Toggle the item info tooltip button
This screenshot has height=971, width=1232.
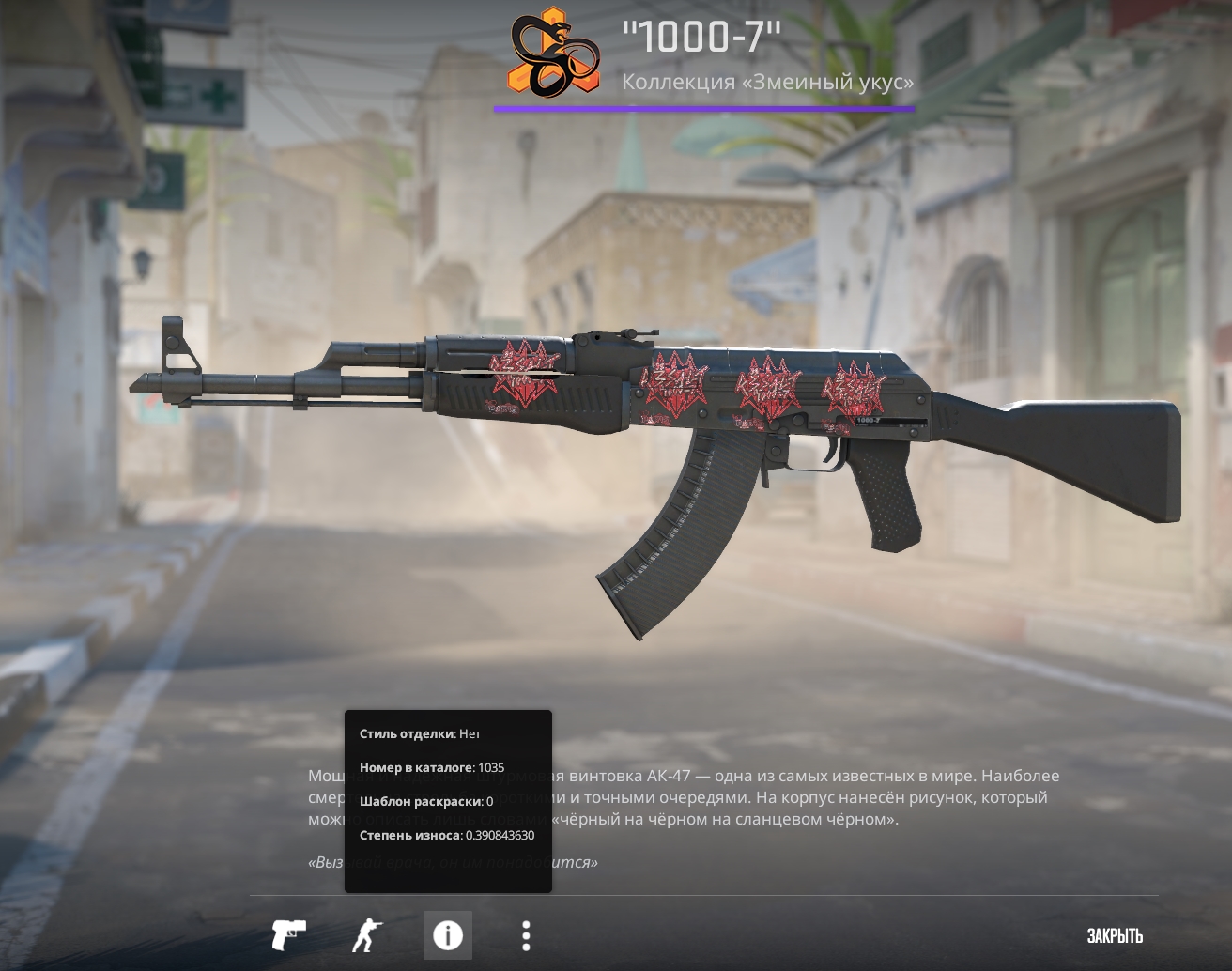pyautogui.click(x=448, y=935)
